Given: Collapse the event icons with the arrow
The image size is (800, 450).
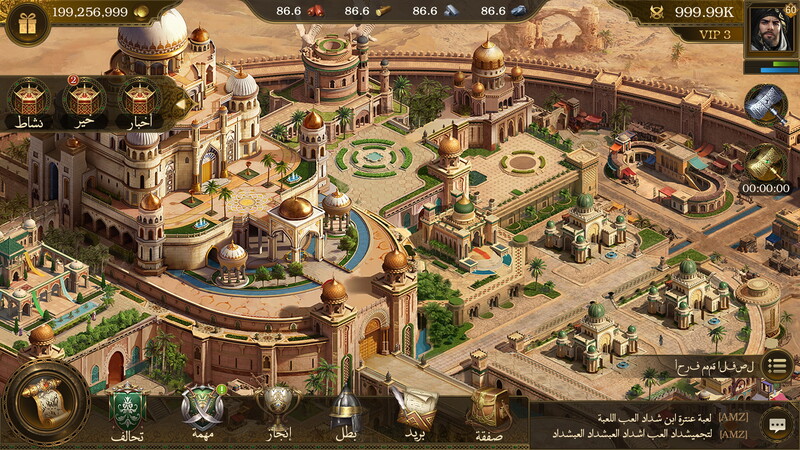Looking at the screenshot, I should pos(180,101).
